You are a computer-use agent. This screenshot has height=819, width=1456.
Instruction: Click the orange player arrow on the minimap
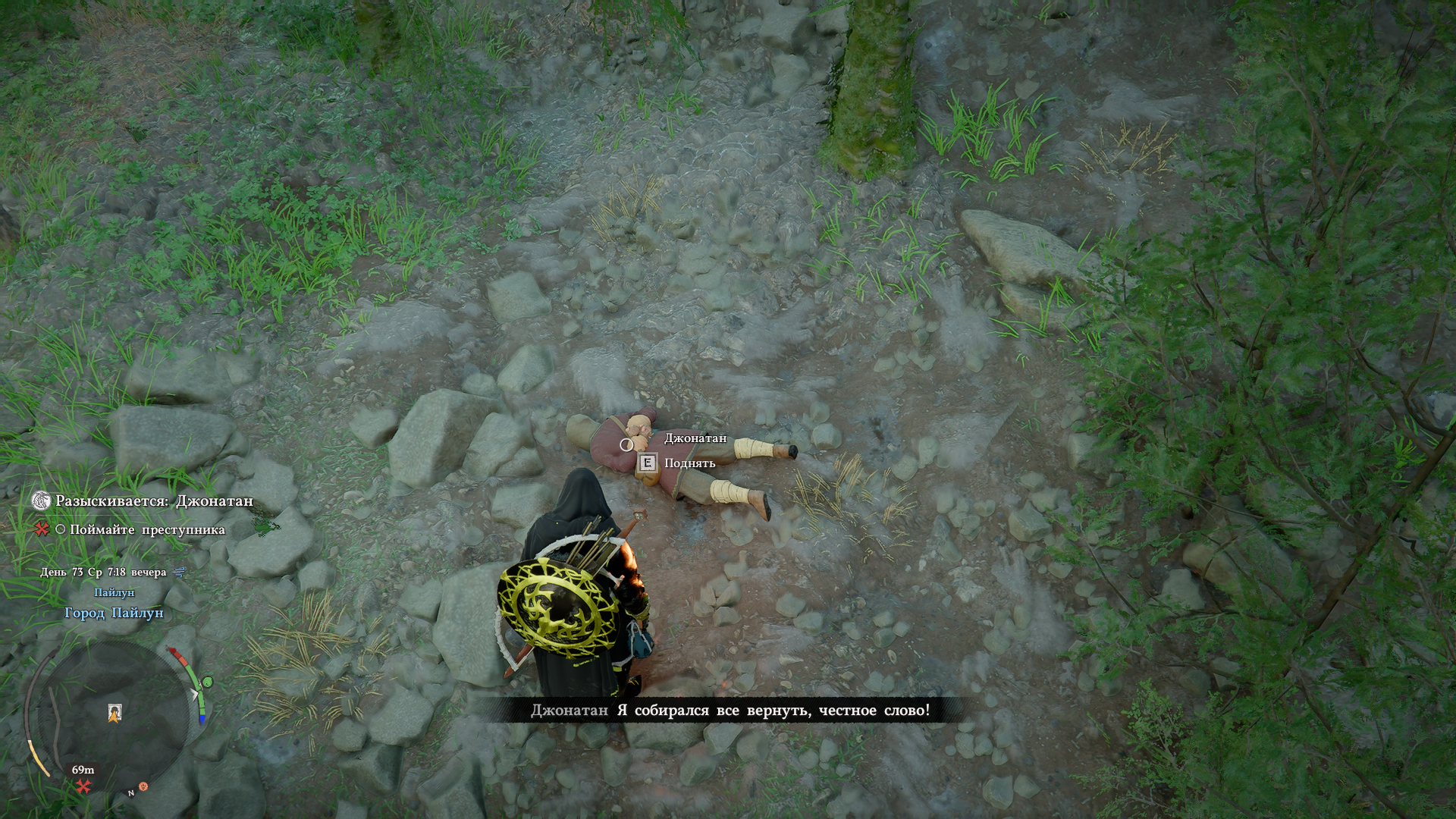click(x=114, y=714)
